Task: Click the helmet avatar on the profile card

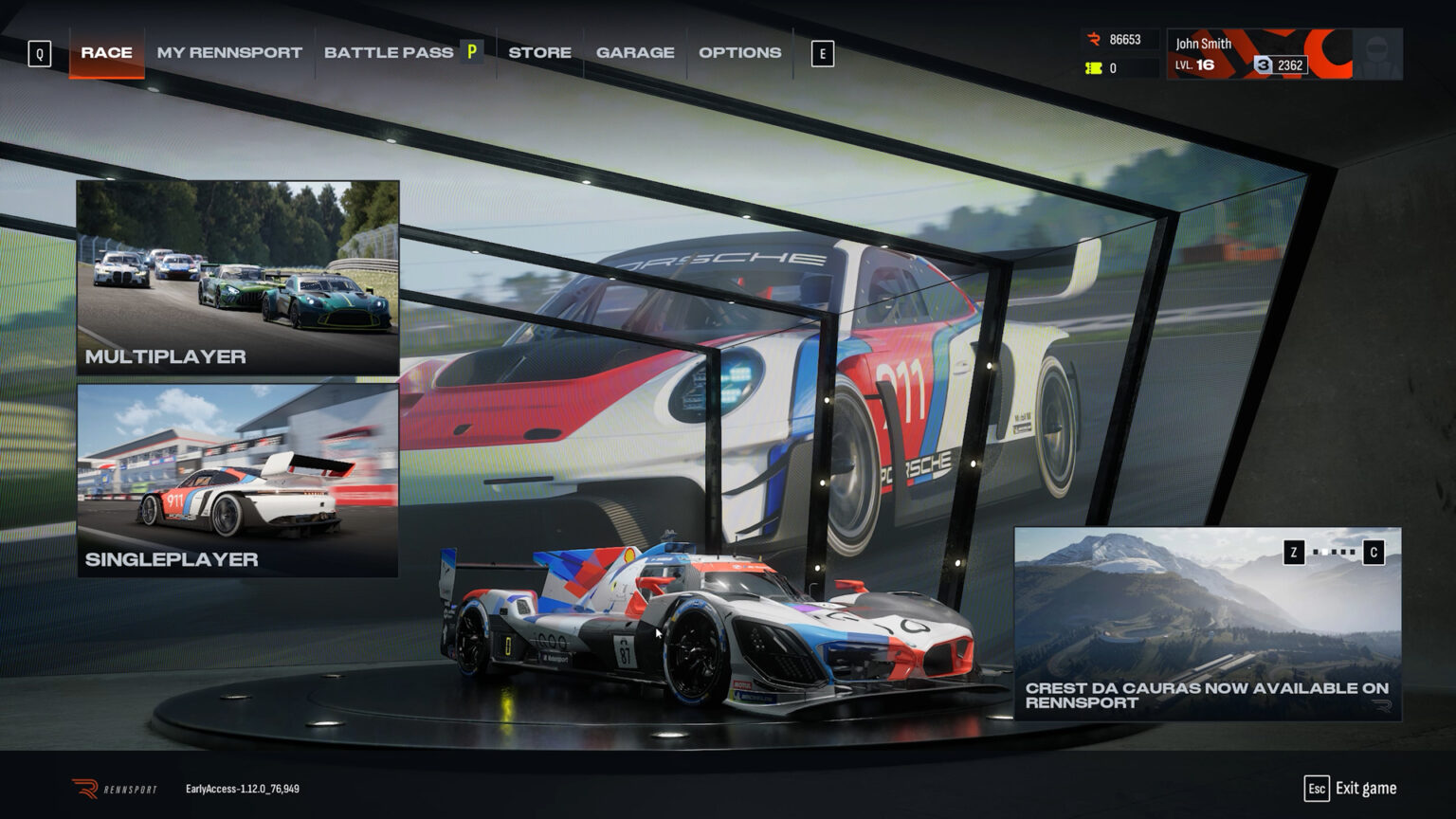Action: pyautogui.click(x=1376, y=52)
